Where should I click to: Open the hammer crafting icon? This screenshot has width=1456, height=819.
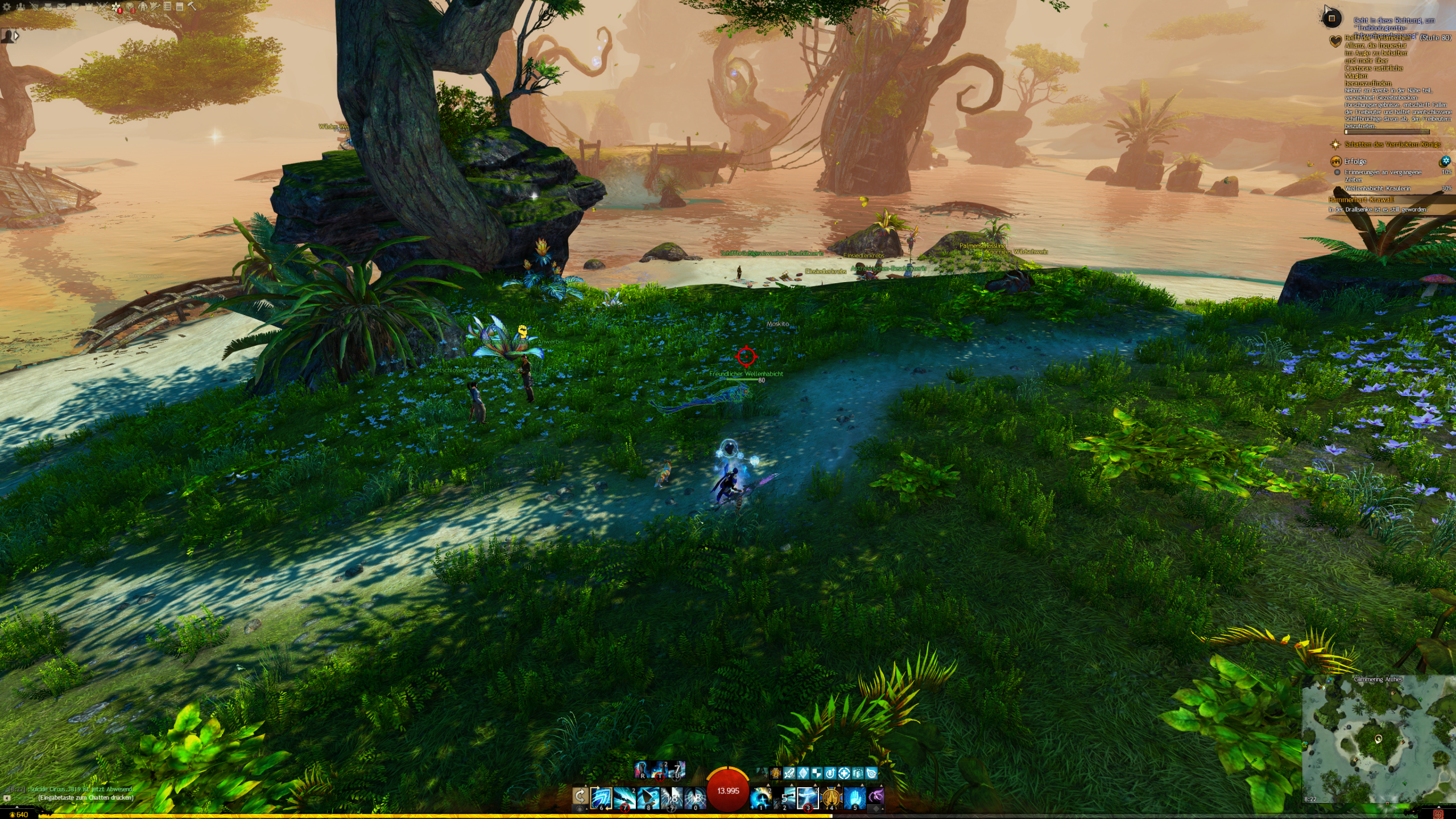[x=192, y=7]
